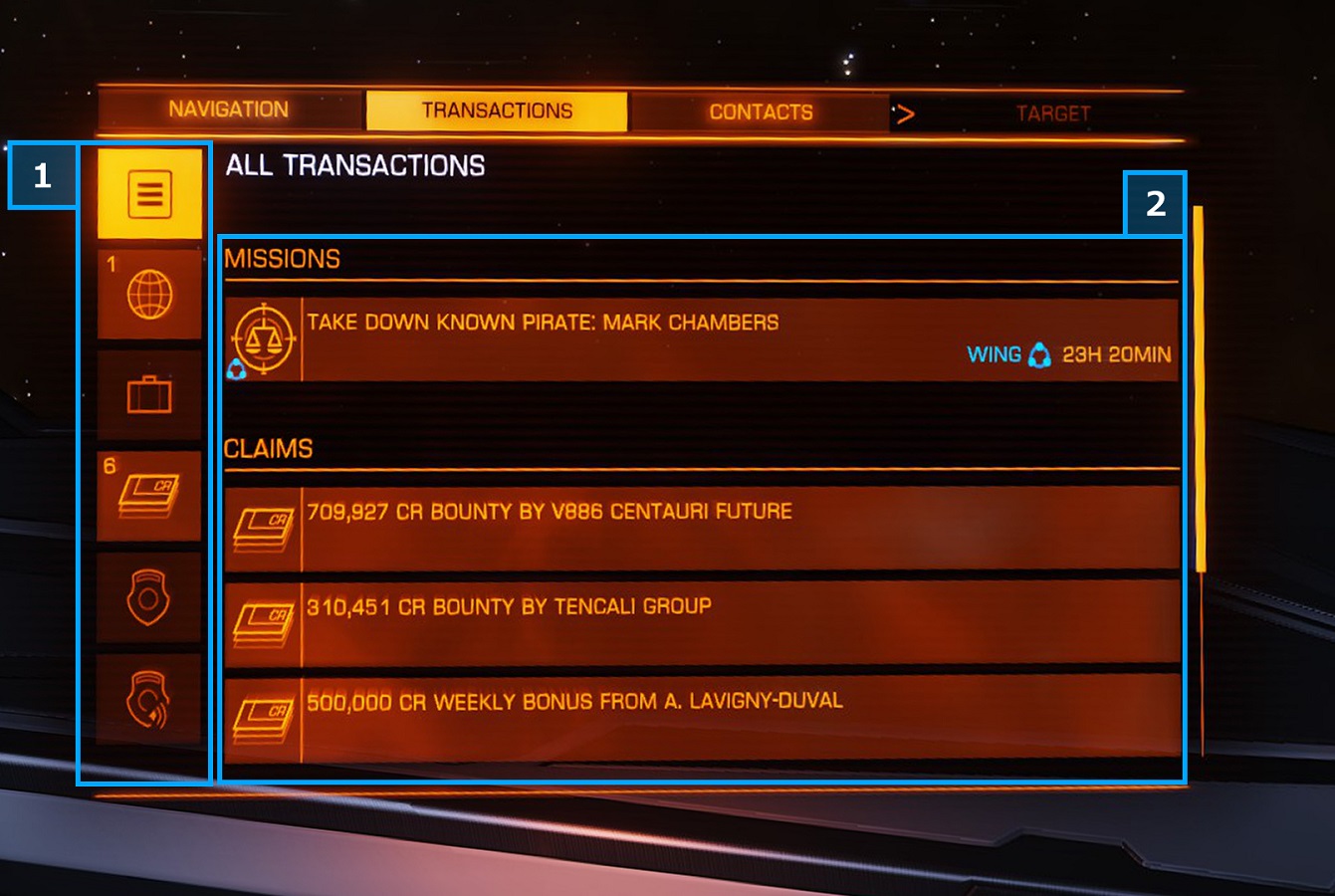The height and width of the screenshot is (896, 1335).
Task: Select the shield badge filter icon
Action: [x=149, y=597]
